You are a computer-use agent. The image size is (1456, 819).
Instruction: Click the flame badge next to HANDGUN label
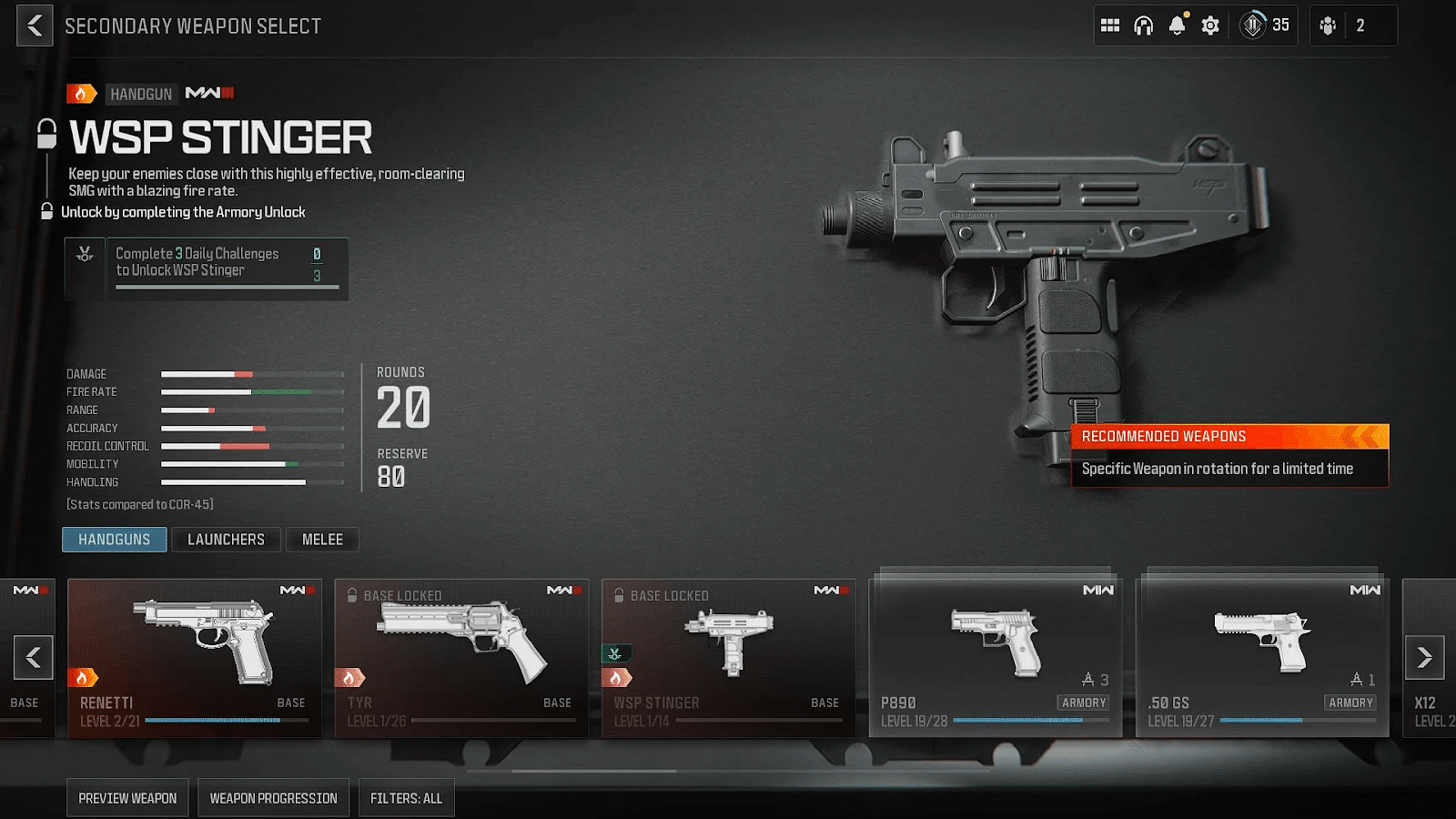[83, 94]
